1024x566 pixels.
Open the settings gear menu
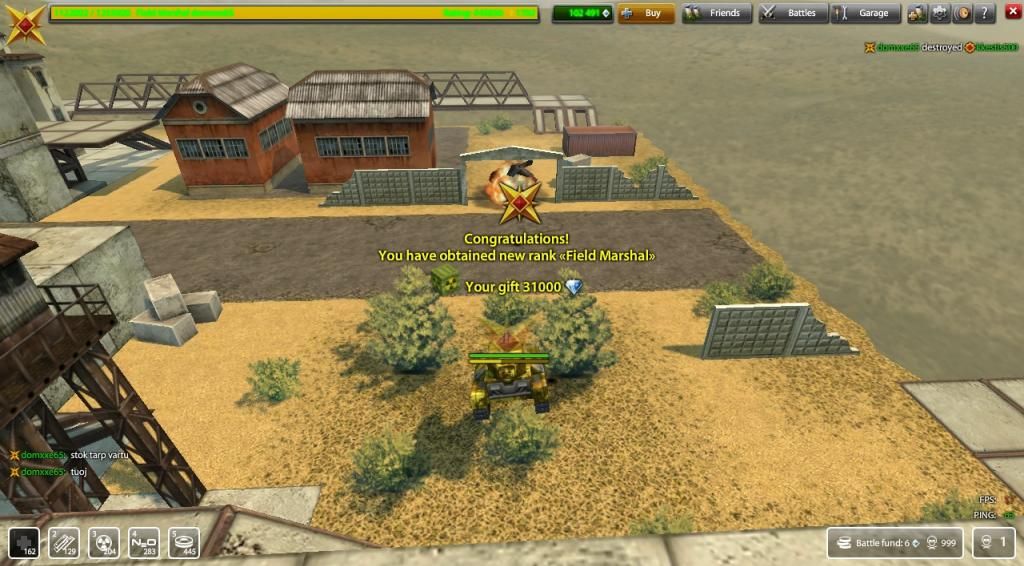[940, 13]
